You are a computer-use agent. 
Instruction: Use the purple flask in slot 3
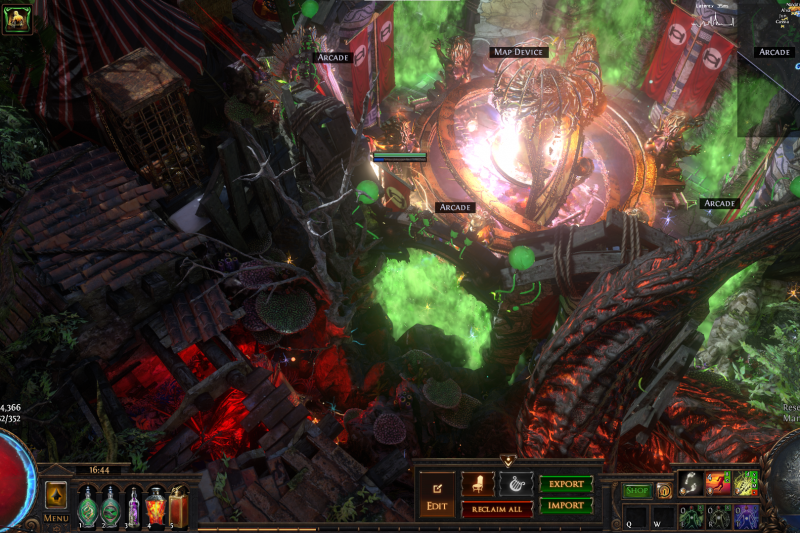[133, 505]
